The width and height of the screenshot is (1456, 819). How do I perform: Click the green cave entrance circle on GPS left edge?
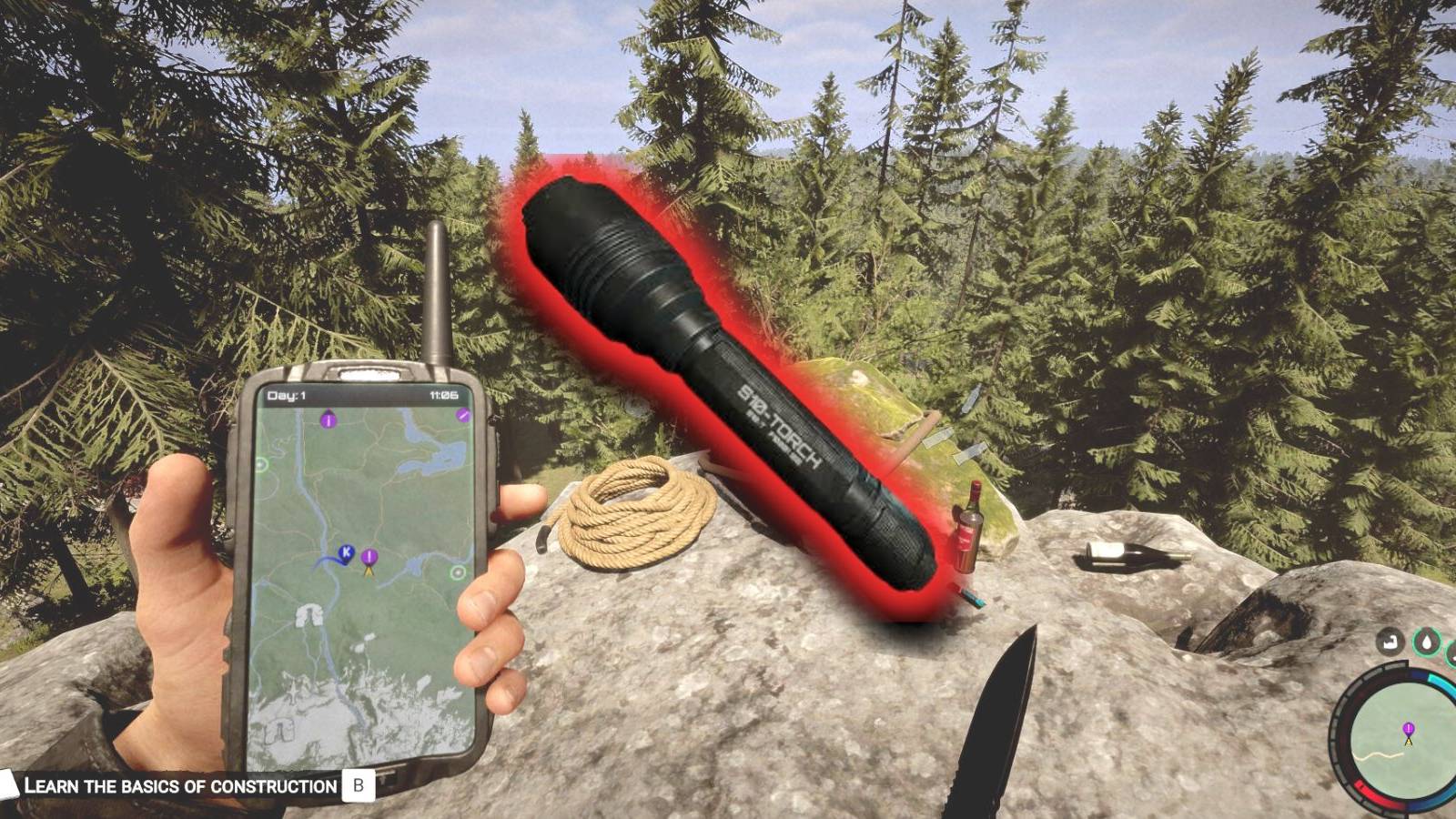point(260,462)
